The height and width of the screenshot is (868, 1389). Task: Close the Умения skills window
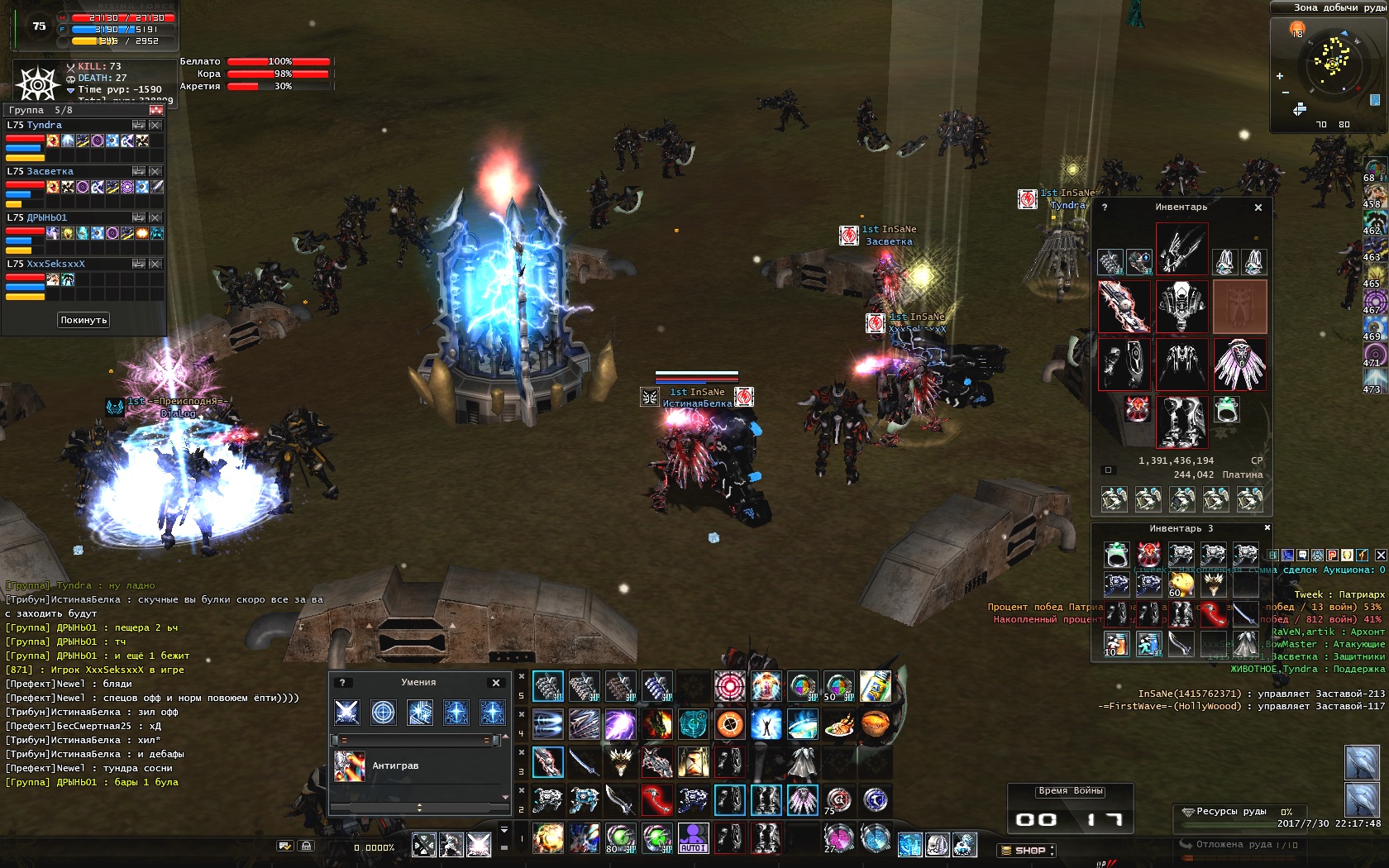coord(496,683)
